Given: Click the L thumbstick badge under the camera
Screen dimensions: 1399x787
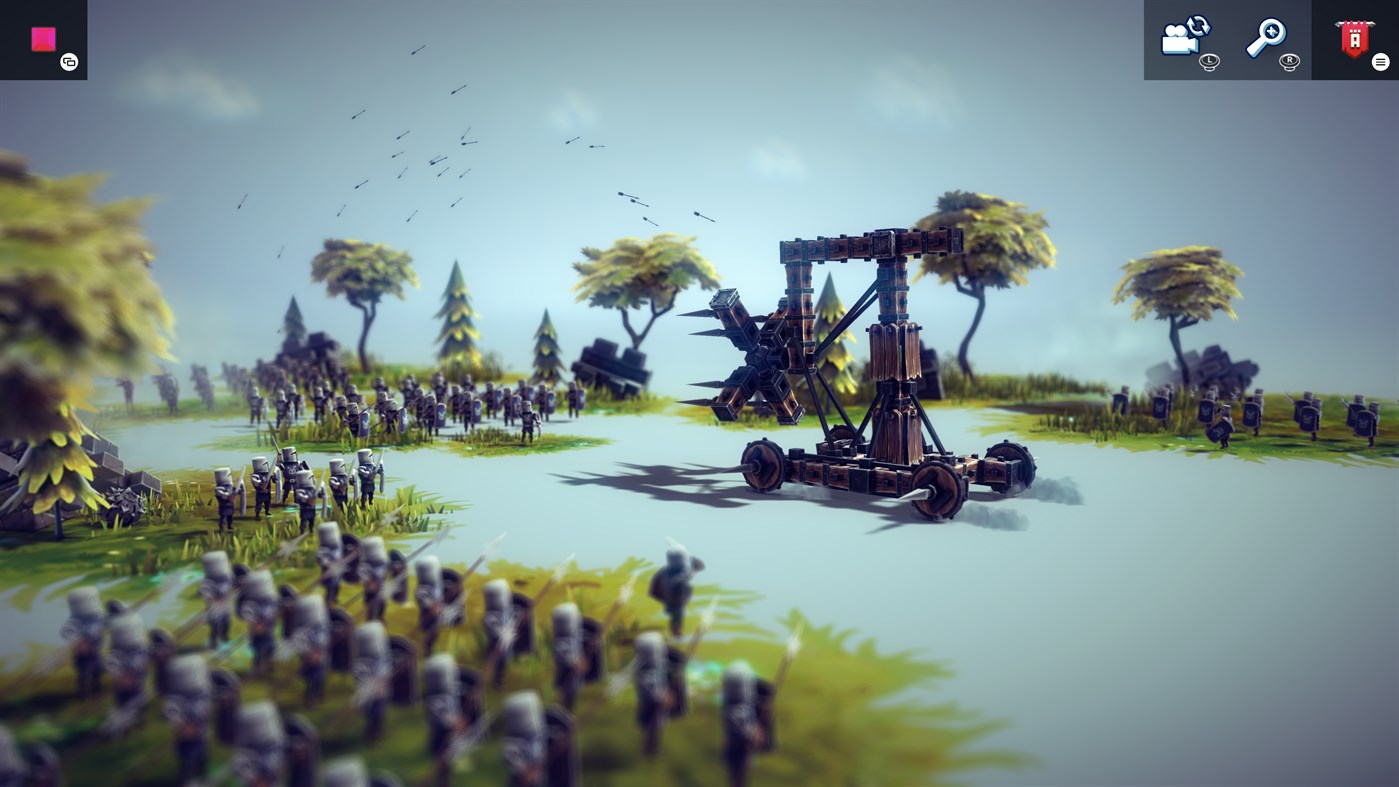Looking at the screenshot, I should point(1209,61).
